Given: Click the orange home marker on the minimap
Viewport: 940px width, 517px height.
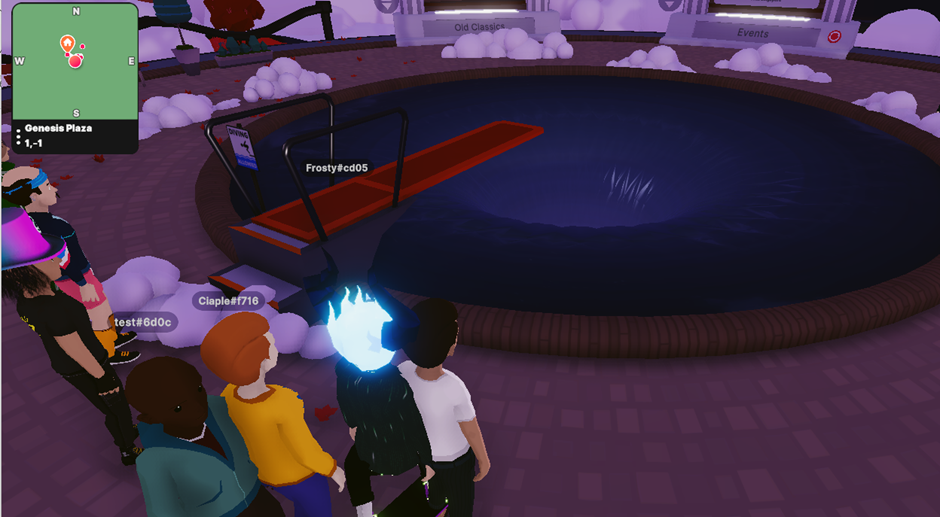Looking at the screenshot, I should (x=67, y=43).
